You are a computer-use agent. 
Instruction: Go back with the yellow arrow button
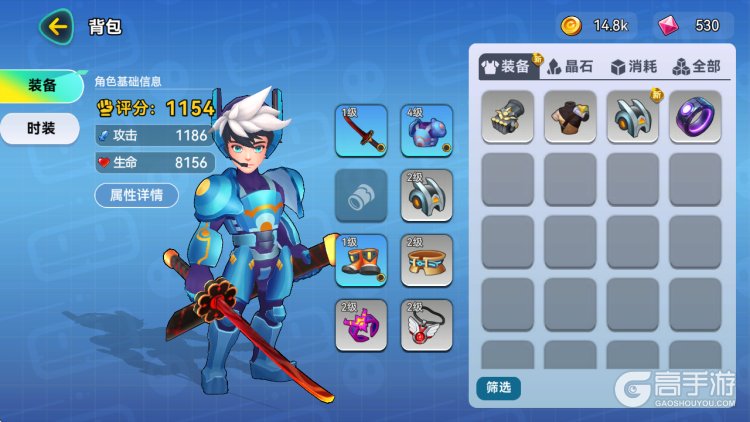point(56,26)
